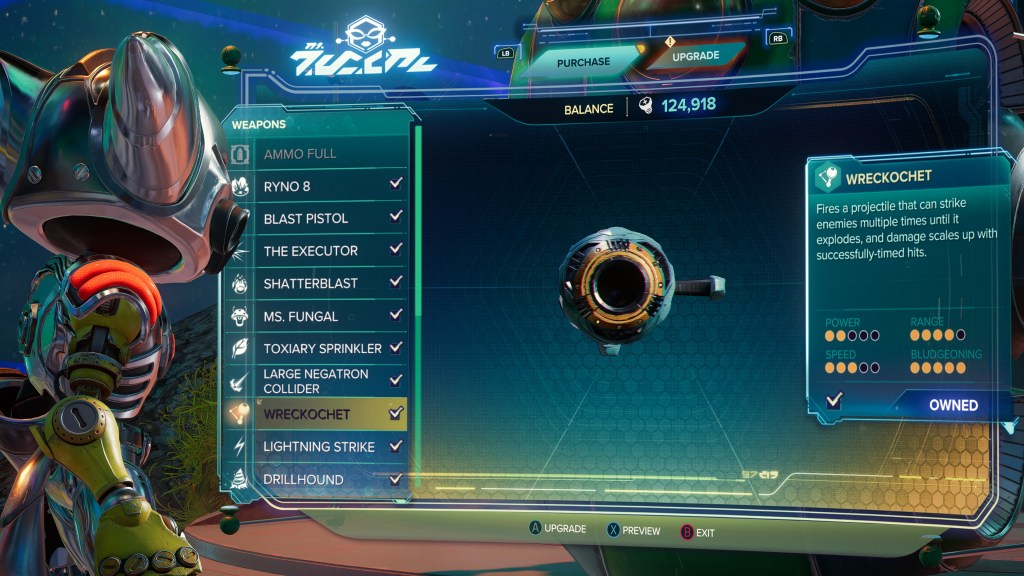Open the Upgrade tab
Viewport: 1024px width, 576px height.
coord(693,58)
